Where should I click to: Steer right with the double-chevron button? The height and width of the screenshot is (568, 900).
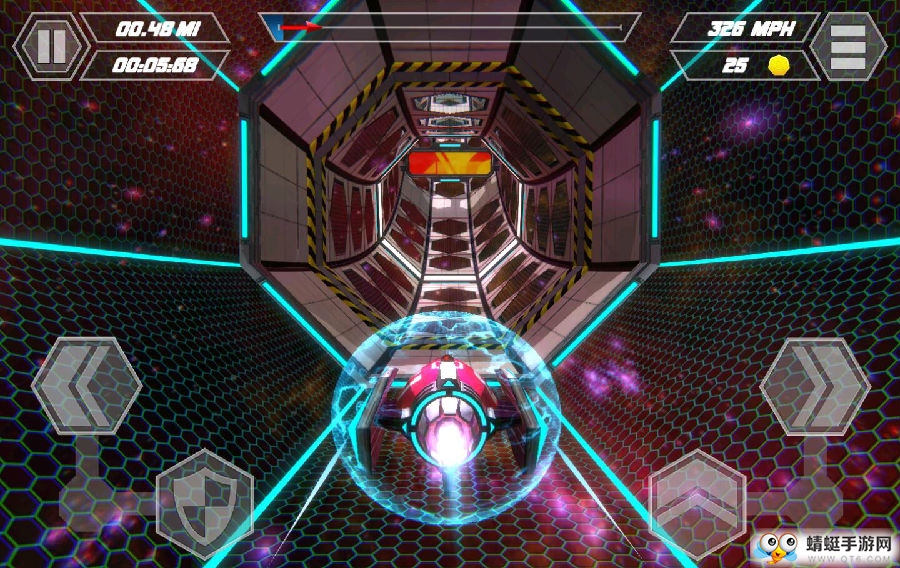click(x=814, y=384)
